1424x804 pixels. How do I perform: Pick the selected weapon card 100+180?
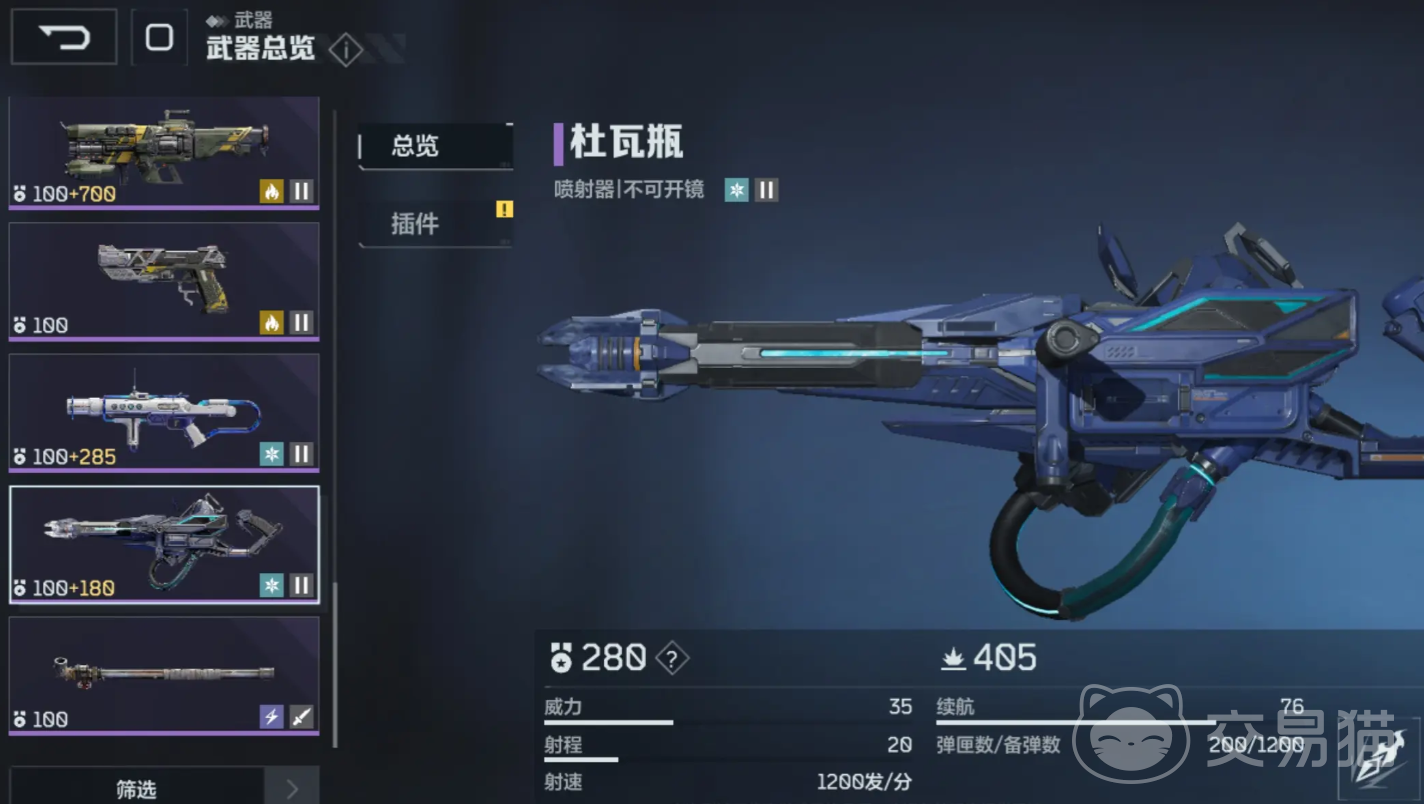(x=164, y=544)
